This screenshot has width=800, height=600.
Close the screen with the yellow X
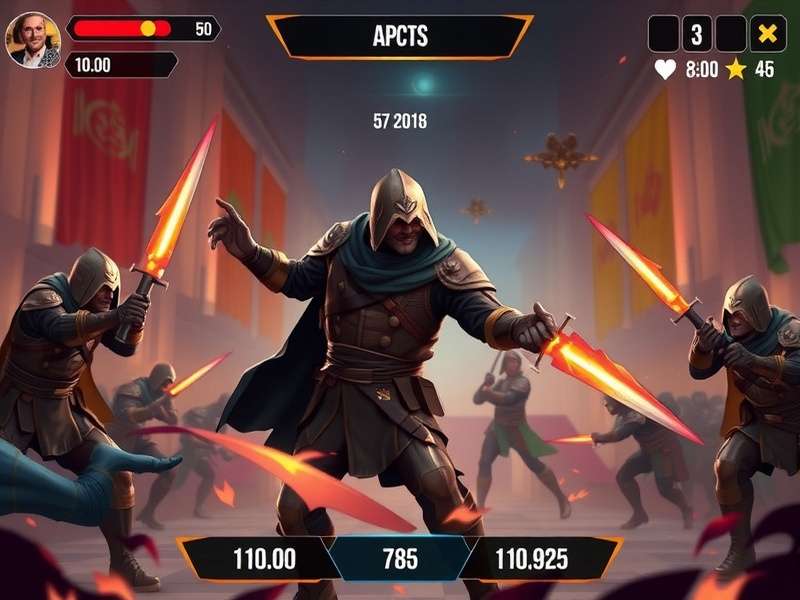pos(767,35)
